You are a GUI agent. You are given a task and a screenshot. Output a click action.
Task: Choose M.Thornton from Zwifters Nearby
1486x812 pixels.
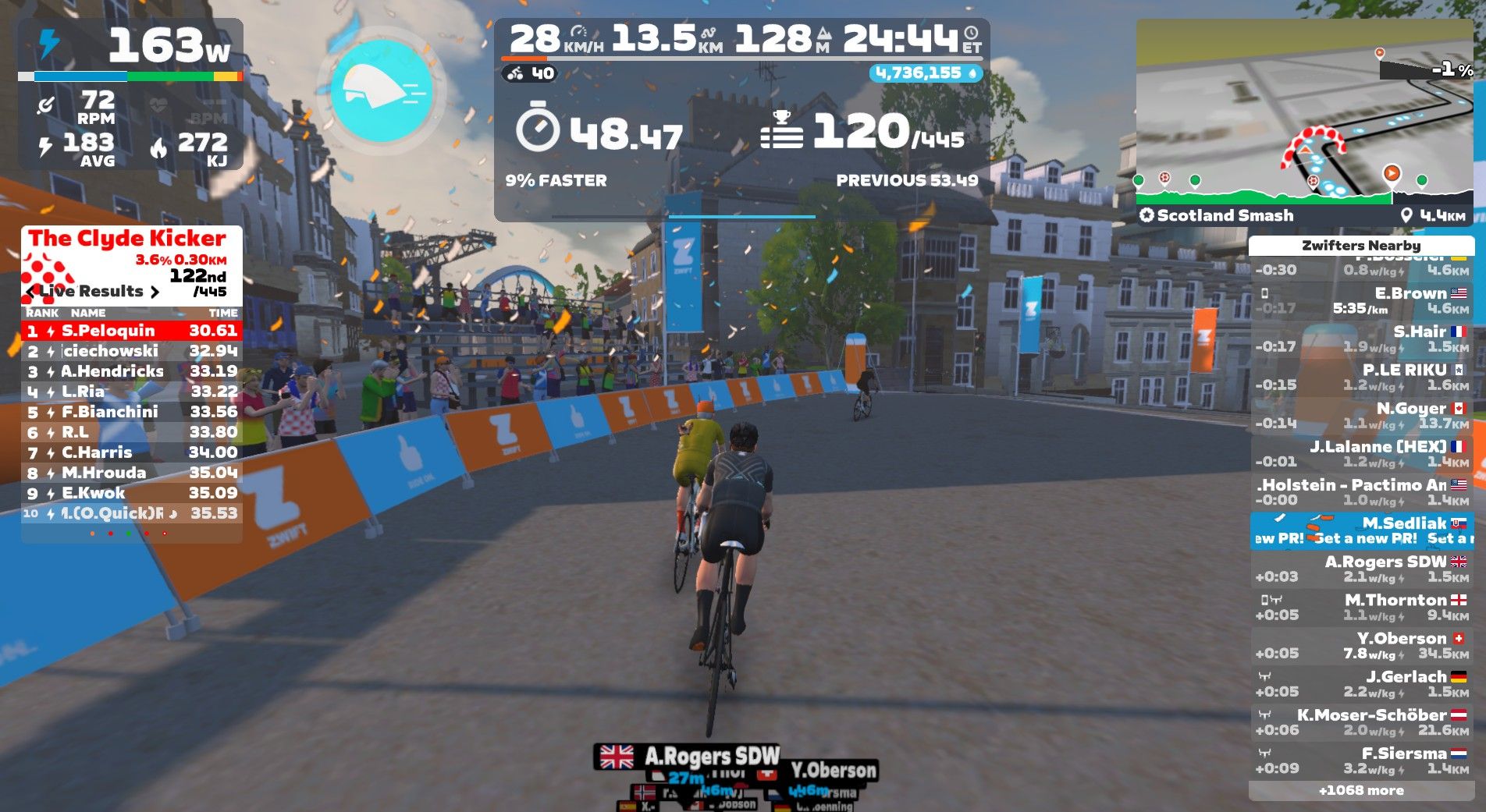pyautogui.click(x=1361, y=607)
